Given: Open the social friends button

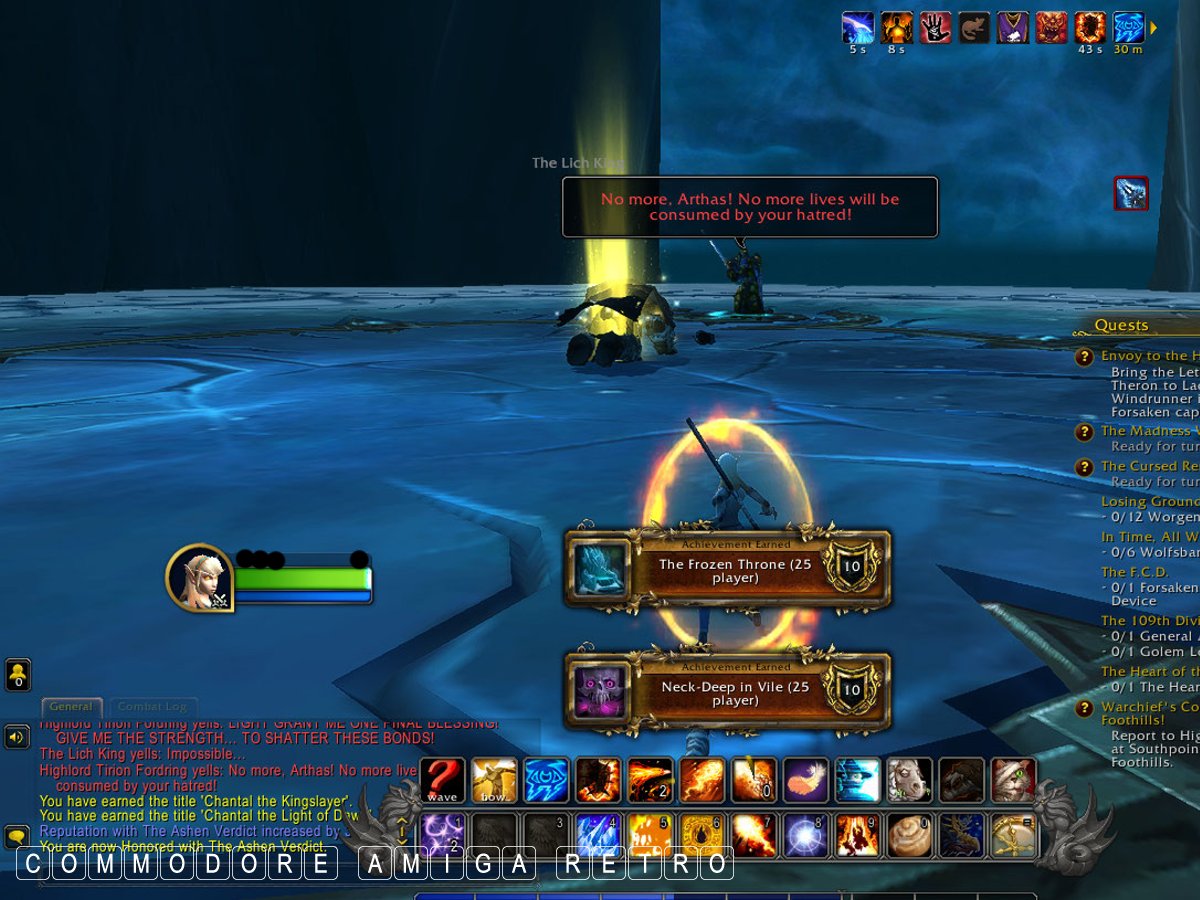Looking at the screenshot, I should pos(18,674).
